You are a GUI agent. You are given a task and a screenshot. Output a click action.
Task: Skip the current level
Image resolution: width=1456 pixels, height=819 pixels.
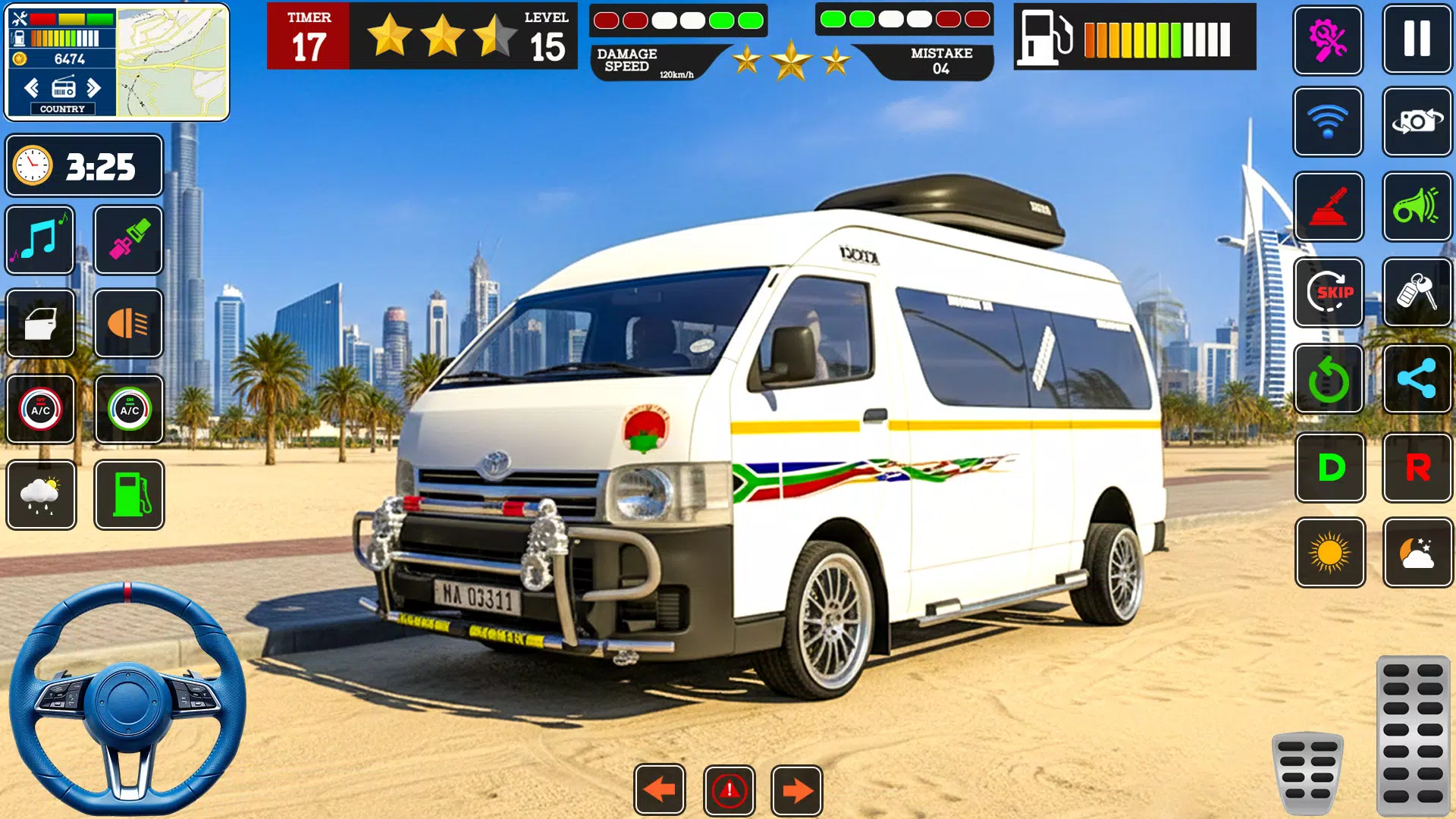click(x=1329, y=292)
